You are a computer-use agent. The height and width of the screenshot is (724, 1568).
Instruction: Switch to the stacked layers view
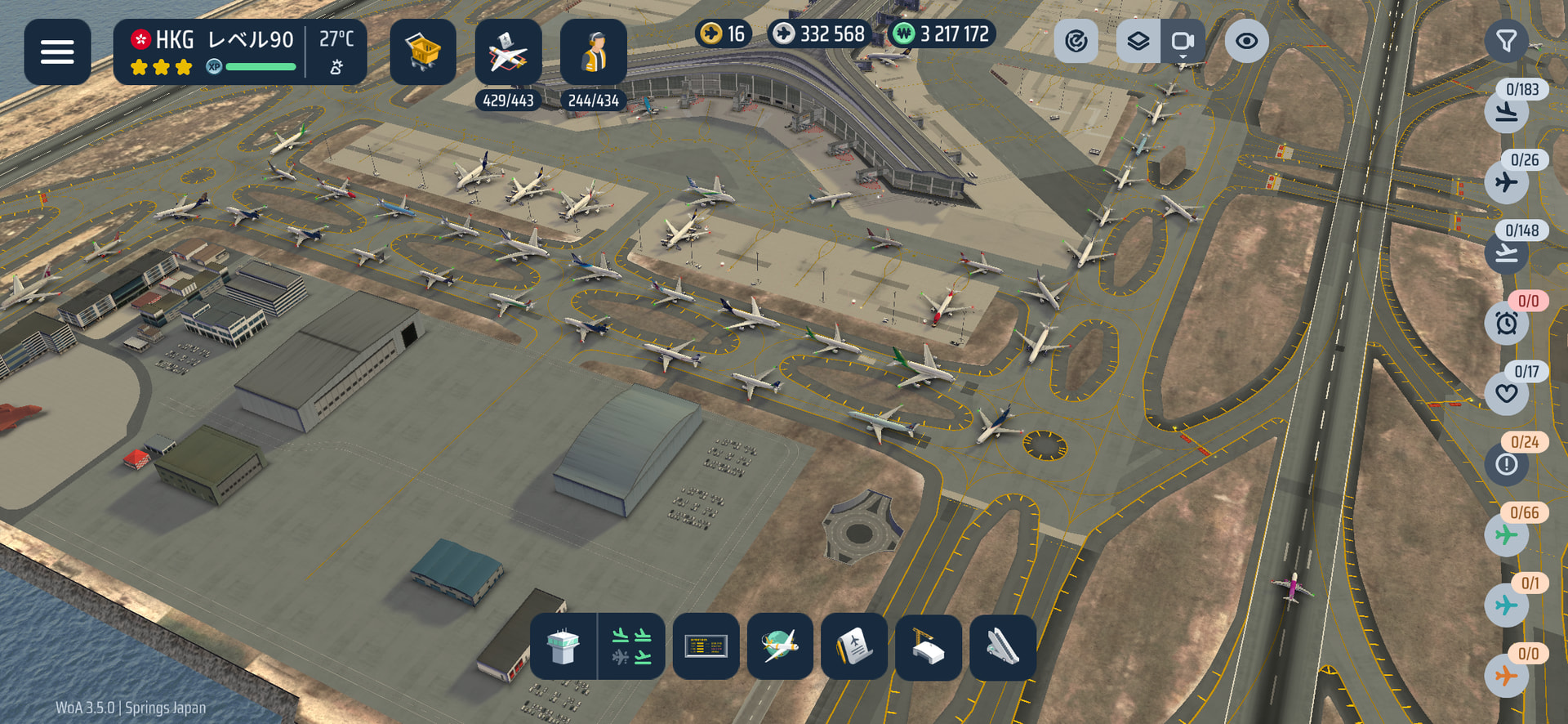(x=1138, y=41)
